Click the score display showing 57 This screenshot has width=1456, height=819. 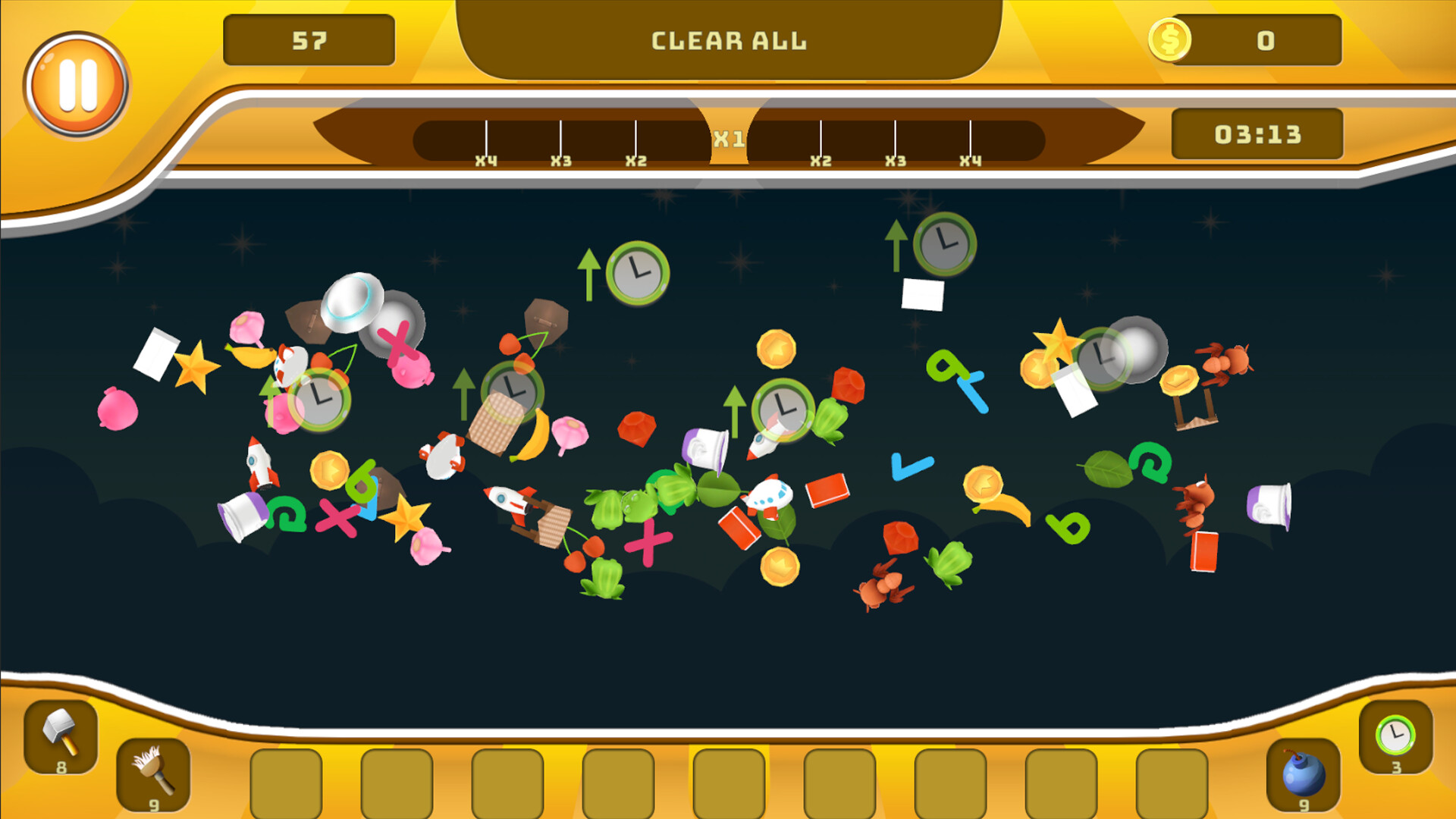tap(308, 38)
